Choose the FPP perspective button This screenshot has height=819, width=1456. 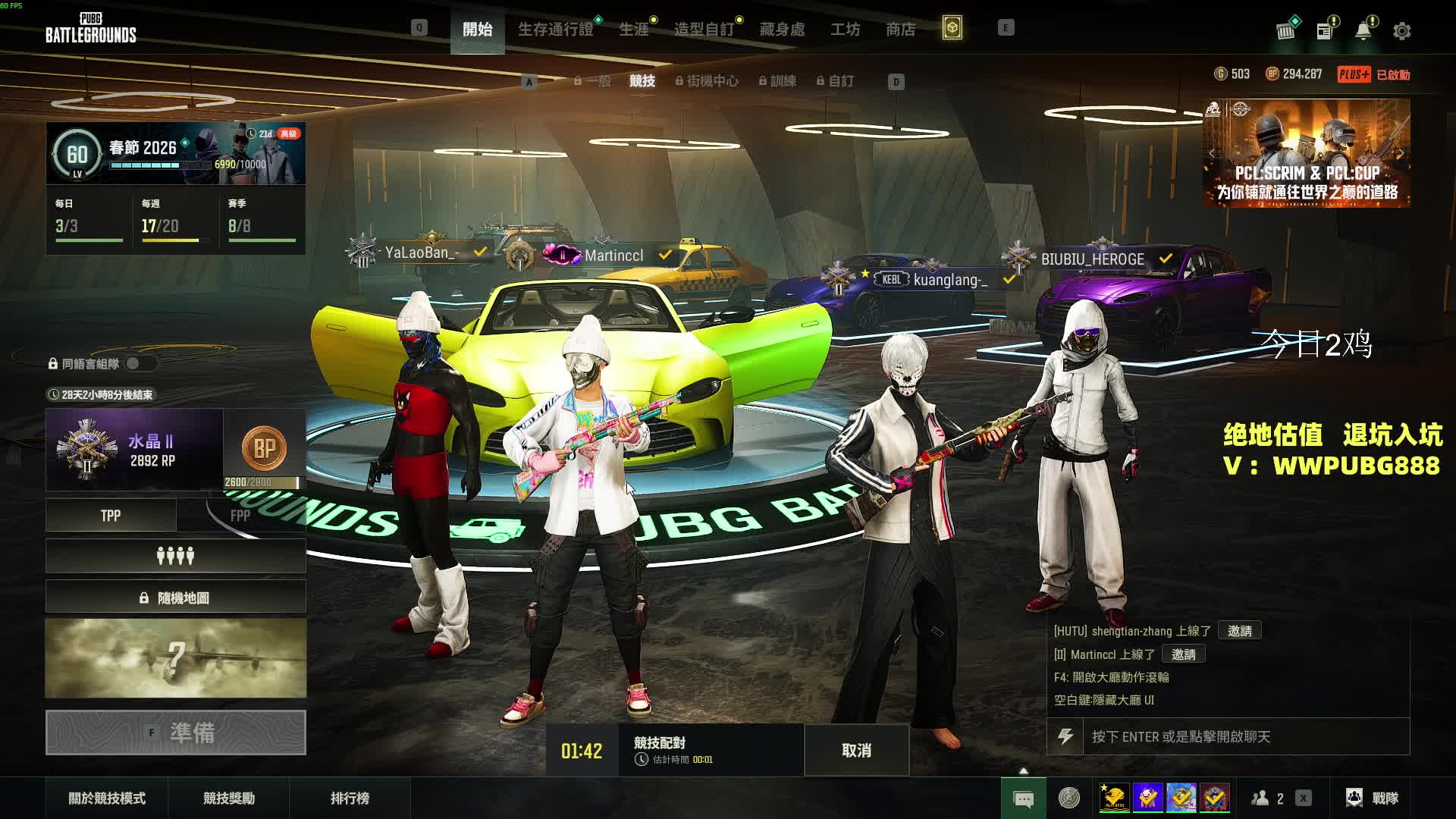[240, 516]
